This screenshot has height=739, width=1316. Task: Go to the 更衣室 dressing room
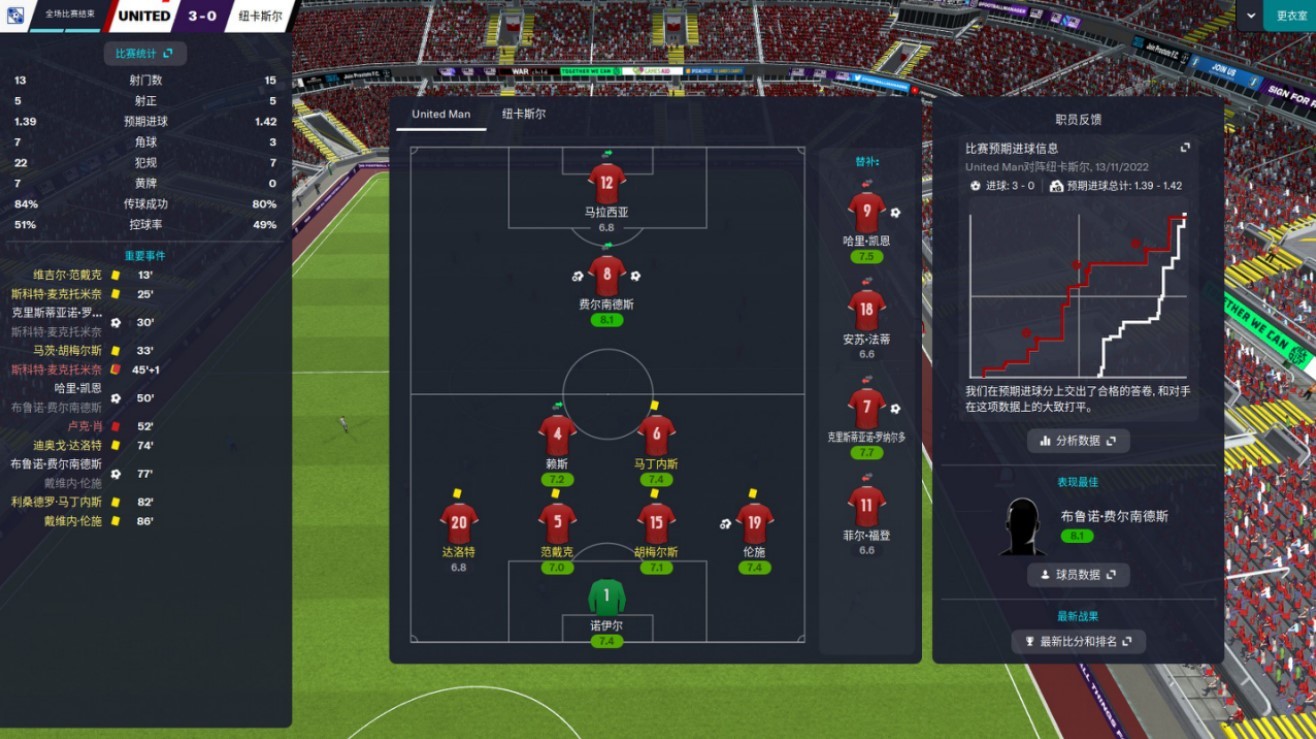pyautogui.click(x=1291, y=15)
